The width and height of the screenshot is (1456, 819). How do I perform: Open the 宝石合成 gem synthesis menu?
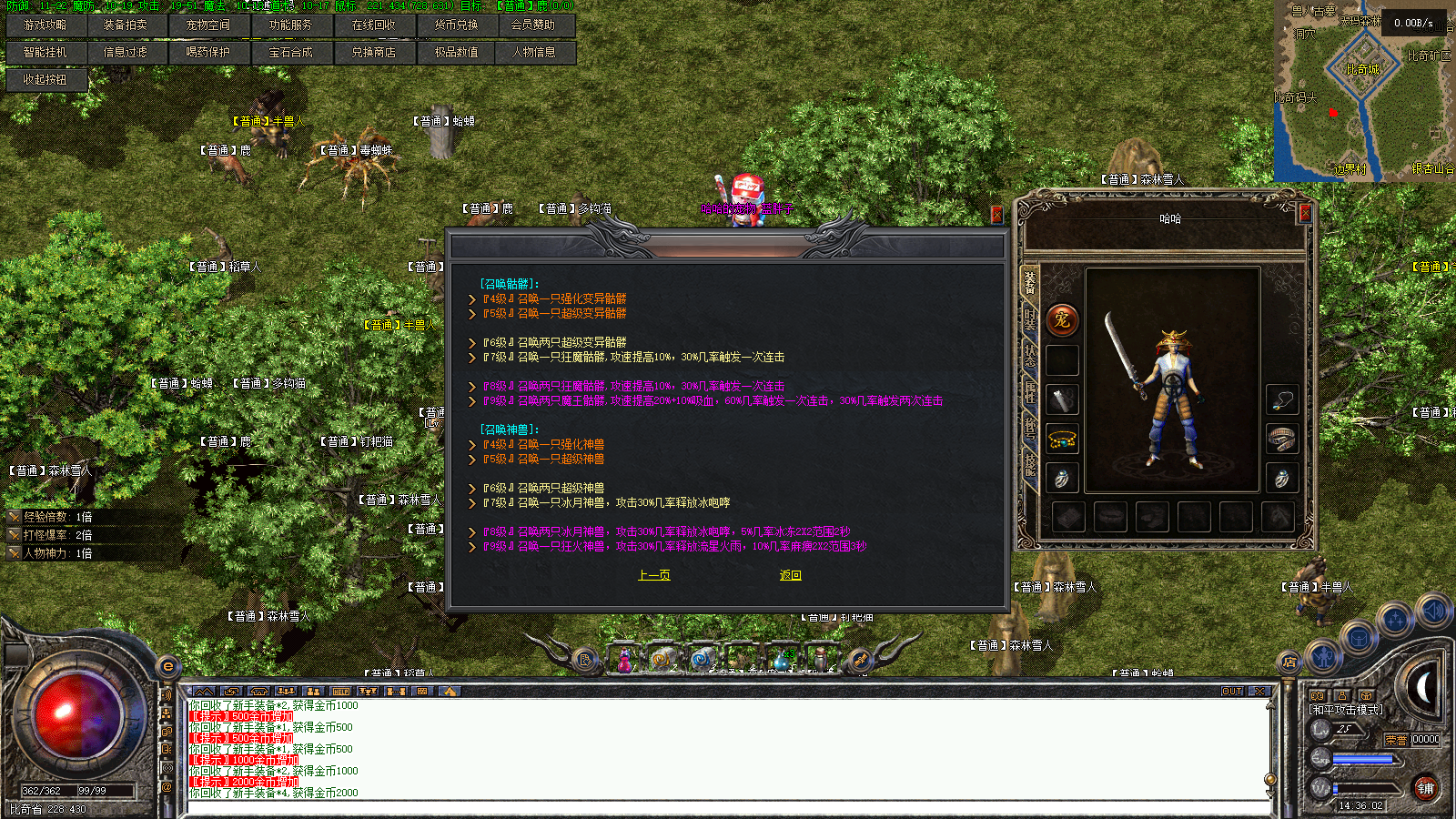click(290, 53)
